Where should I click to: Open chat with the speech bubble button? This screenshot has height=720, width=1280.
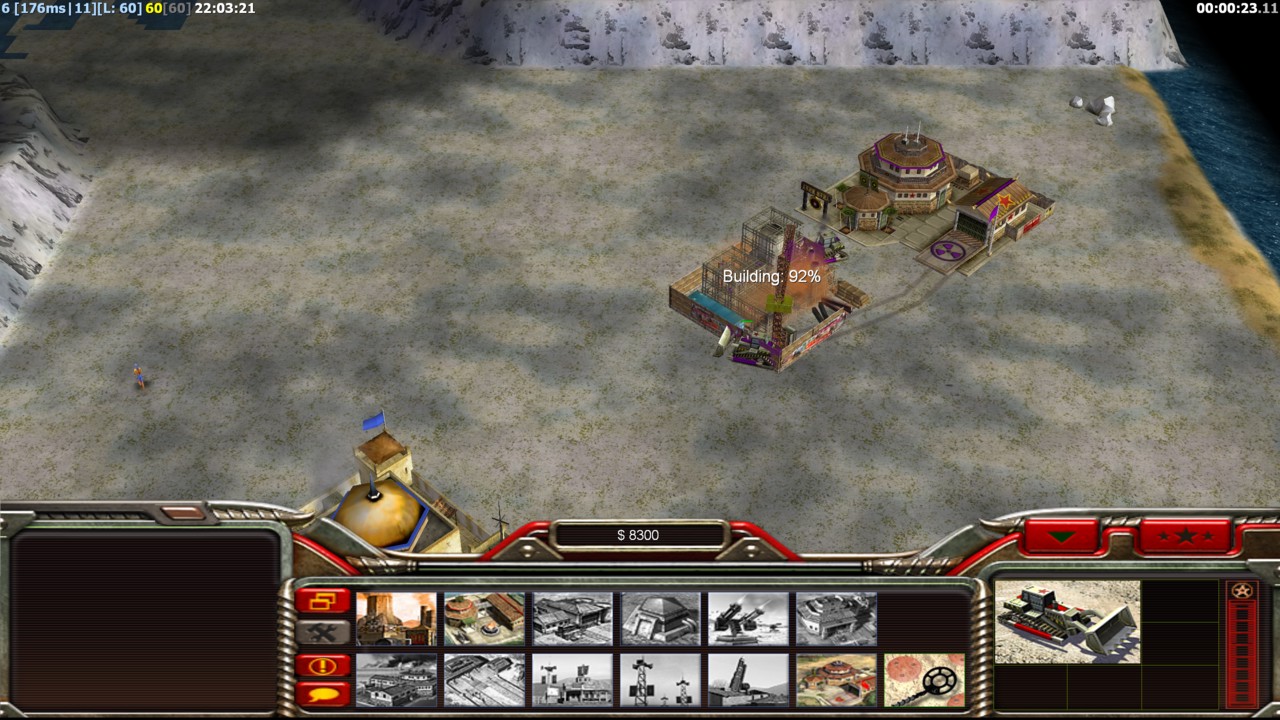click(x=323, y=693)
